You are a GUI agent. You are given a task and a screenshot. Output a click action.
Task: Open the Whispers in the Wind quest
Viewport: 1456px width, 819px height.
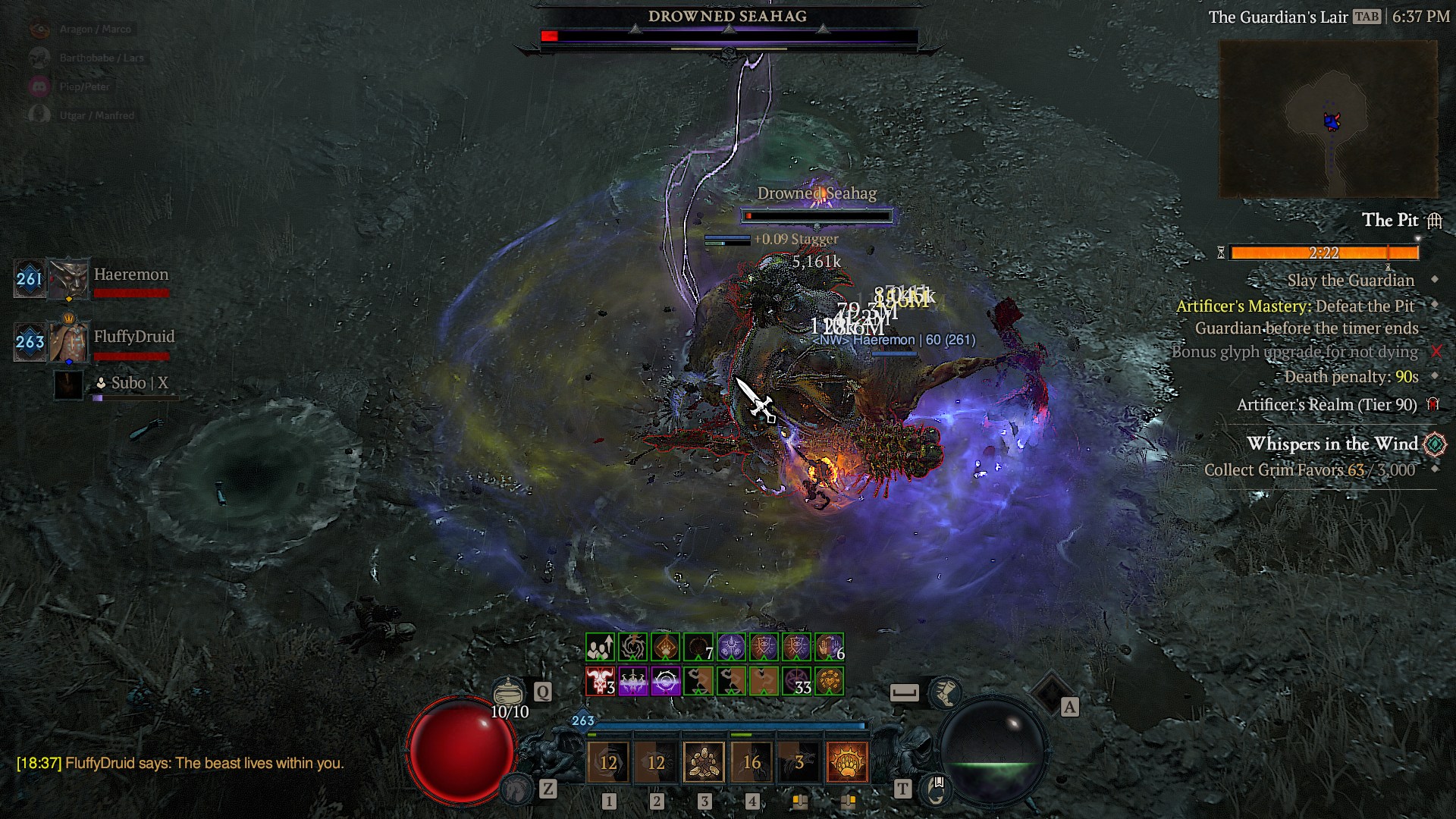point(1332,444)
